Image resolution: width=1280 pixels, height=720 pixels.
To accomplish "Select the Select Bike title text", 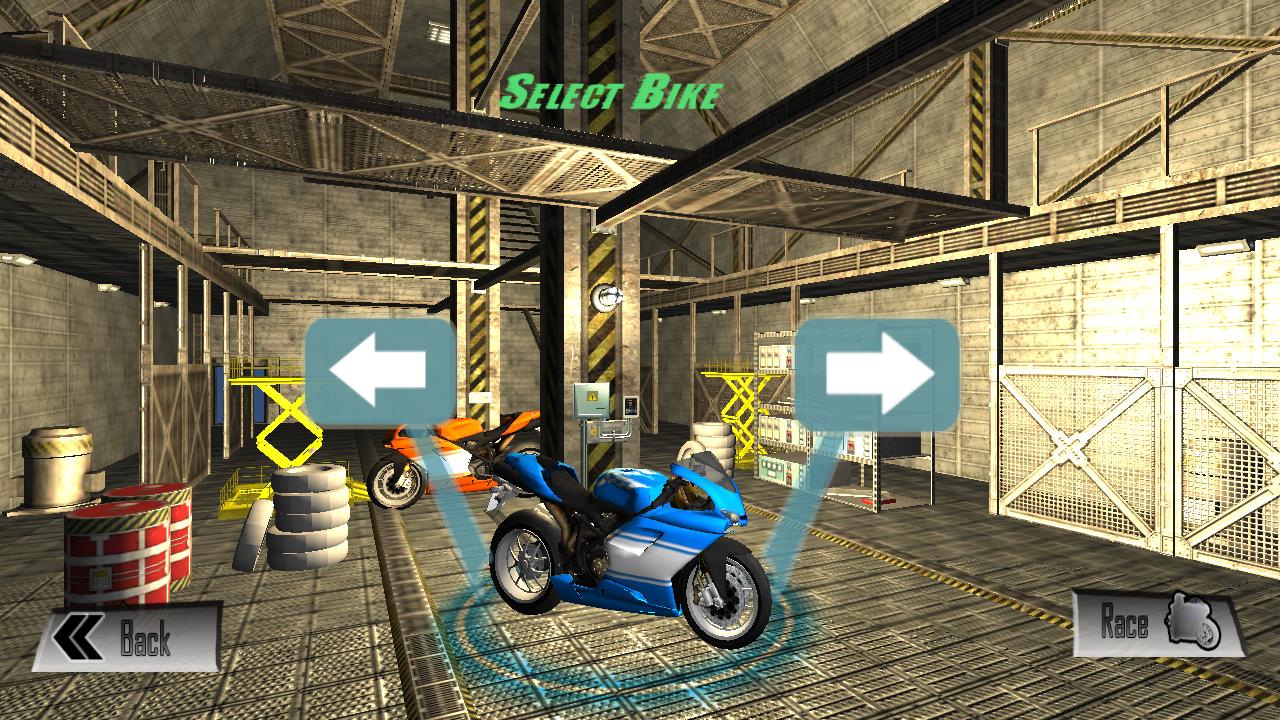I will [614, 93].
